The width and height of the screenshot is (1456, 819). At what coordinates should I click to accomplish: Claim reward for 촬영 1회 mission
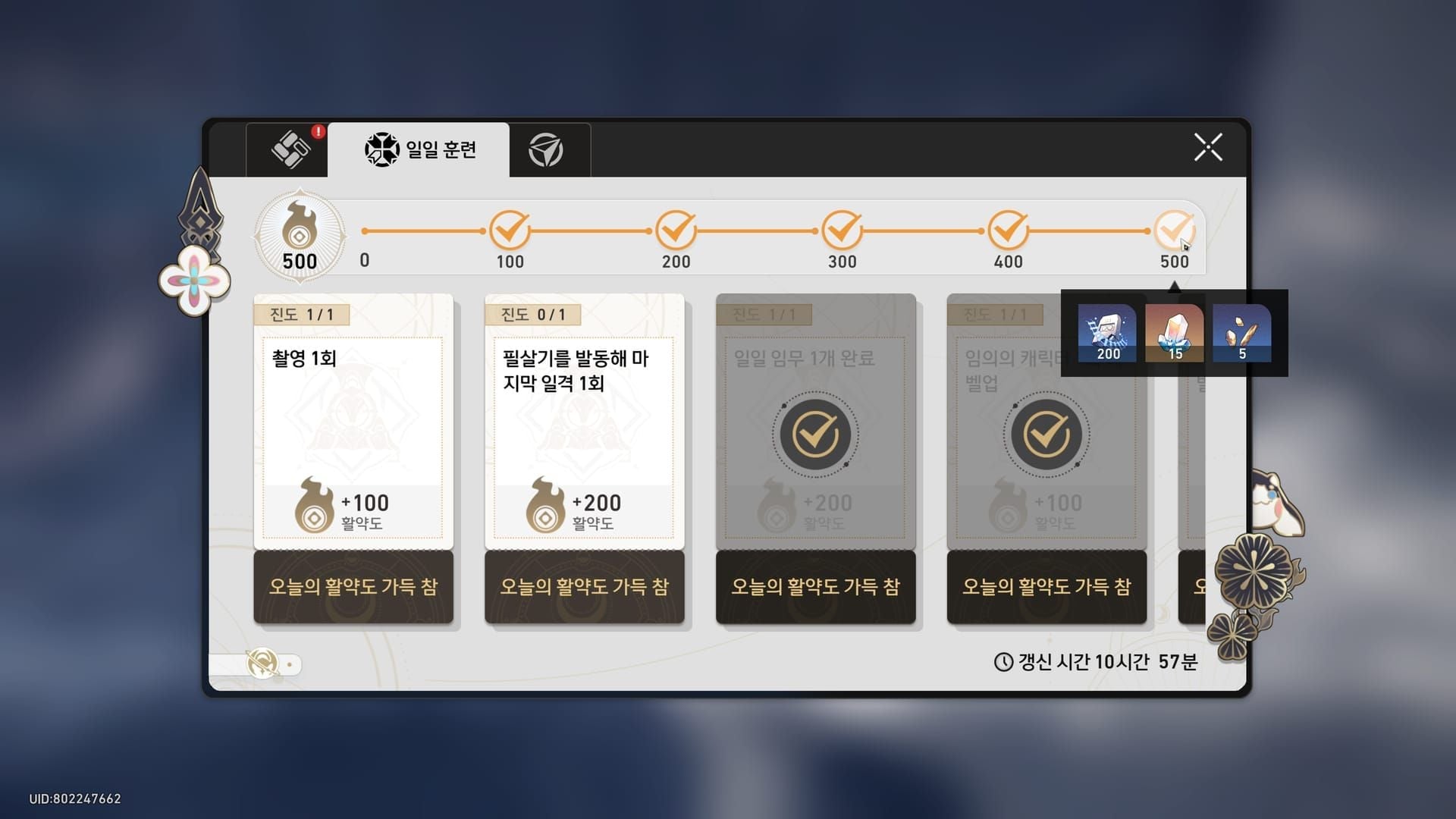point(353,587)
